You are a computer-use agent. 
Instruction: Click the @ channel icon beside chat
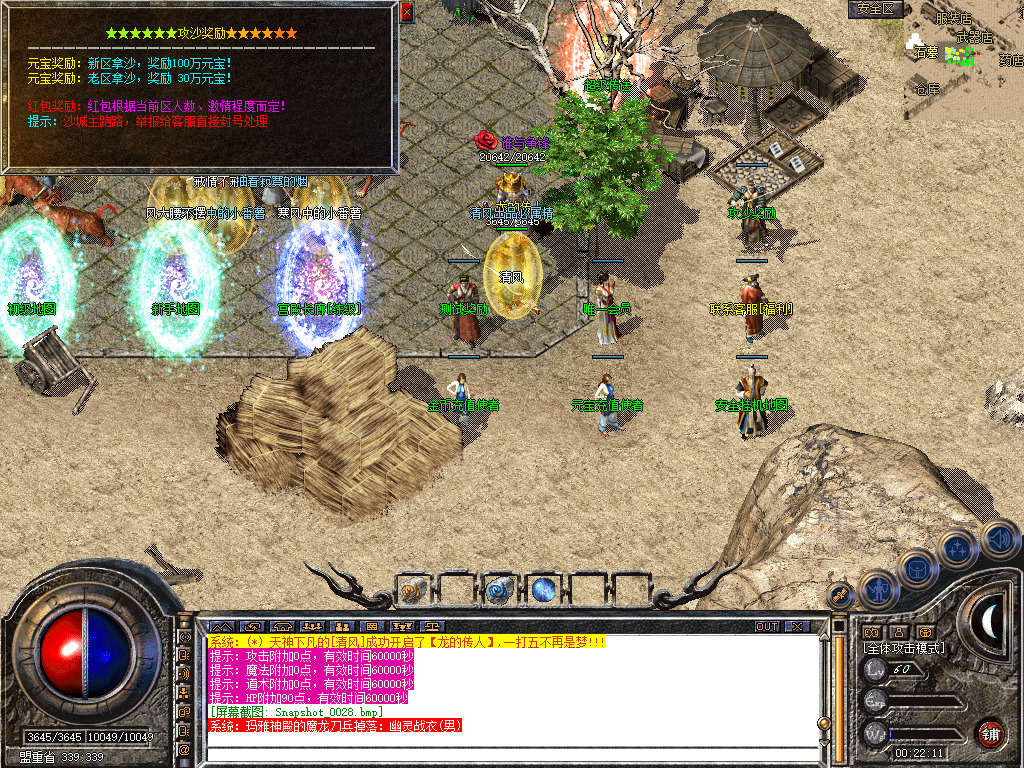coord(184,749)
